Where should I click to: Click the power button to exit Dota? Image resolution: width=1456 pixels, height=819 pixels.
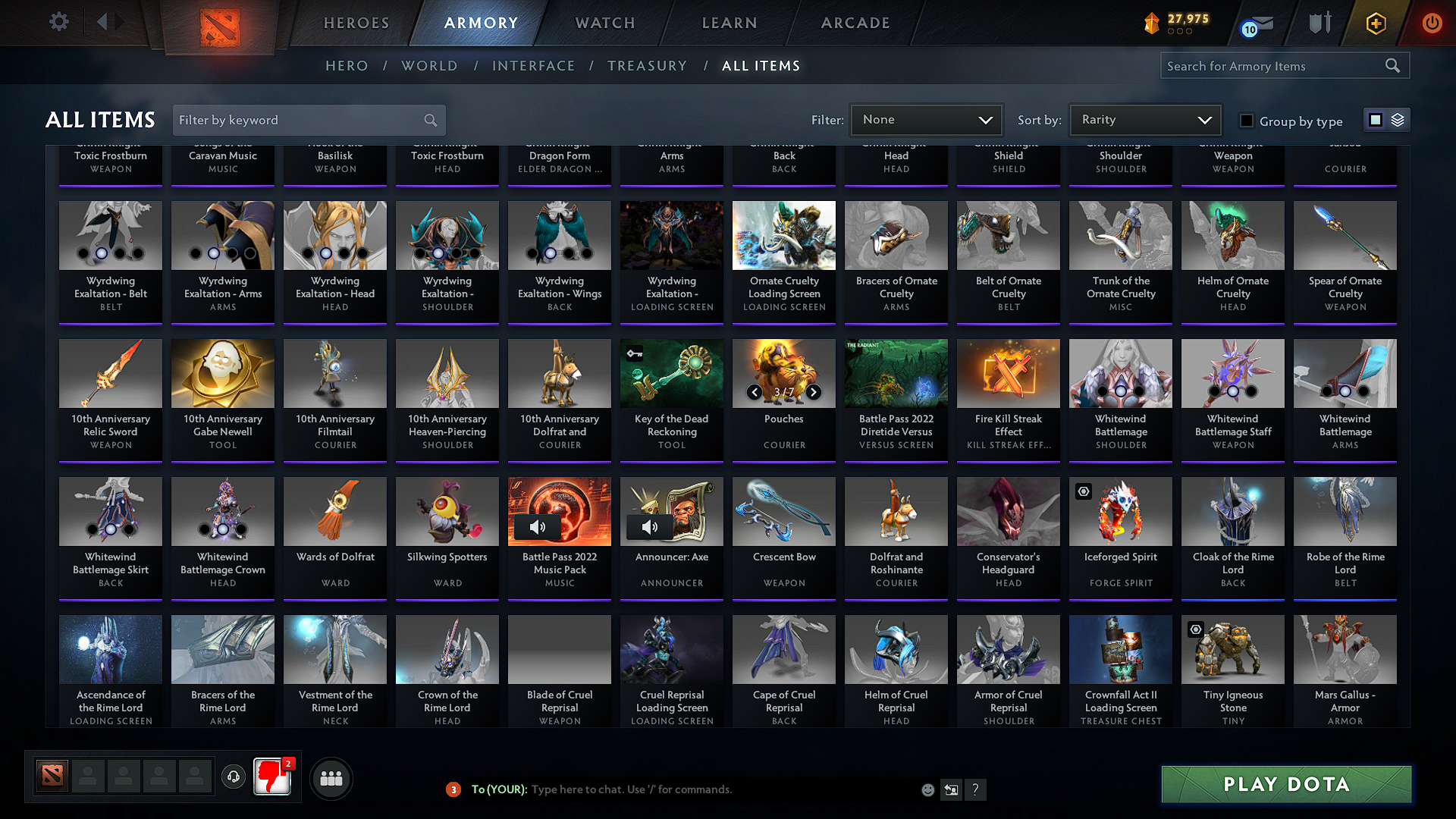point(1432,23)
